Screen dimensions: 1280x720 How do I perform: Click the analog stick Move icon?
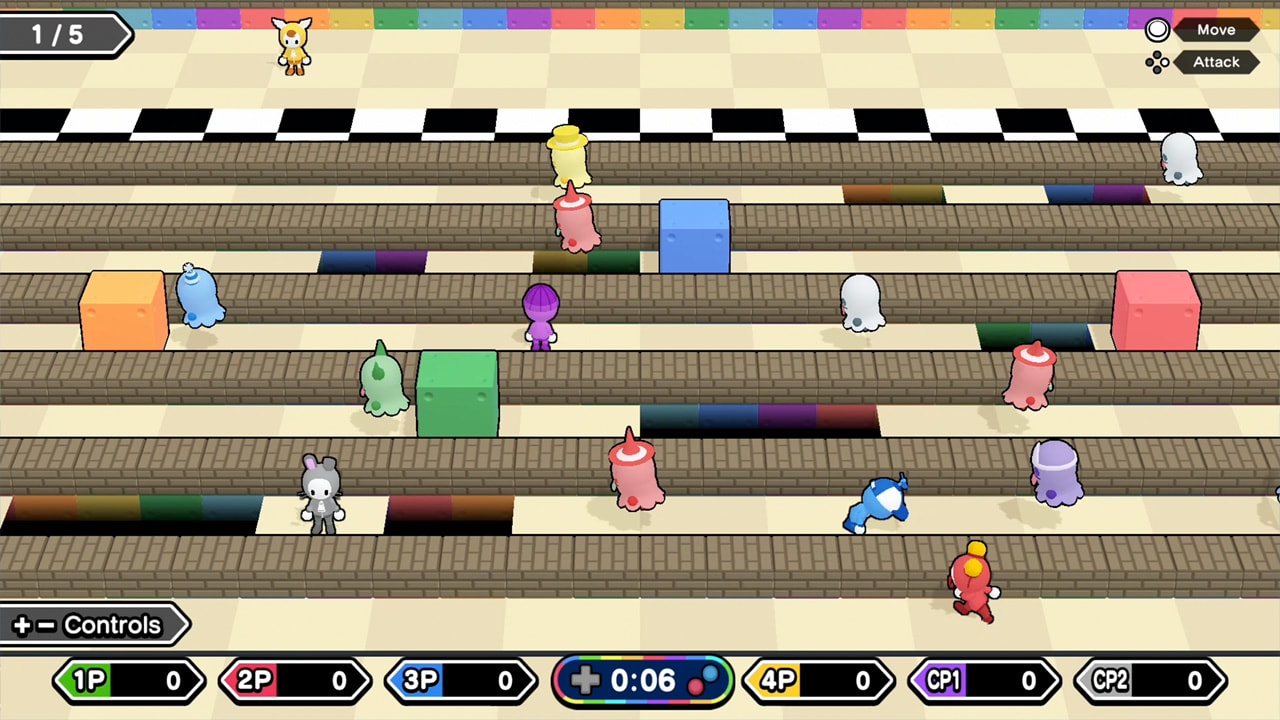point(1157,29)
